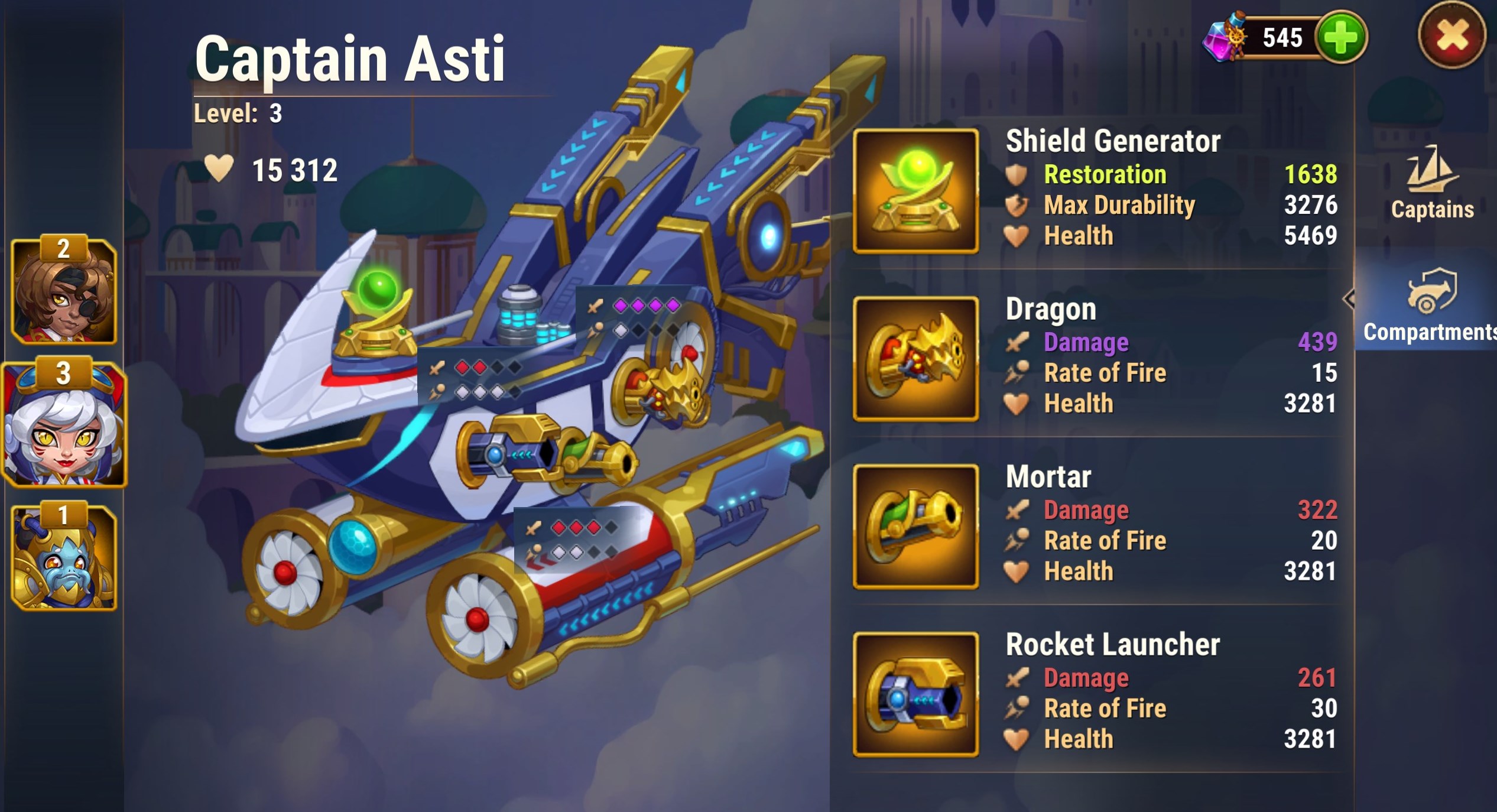Add more gems with green plus button
This screenshot has width=1497, height=812.
pyautogui.click(x=1340, y=37)
